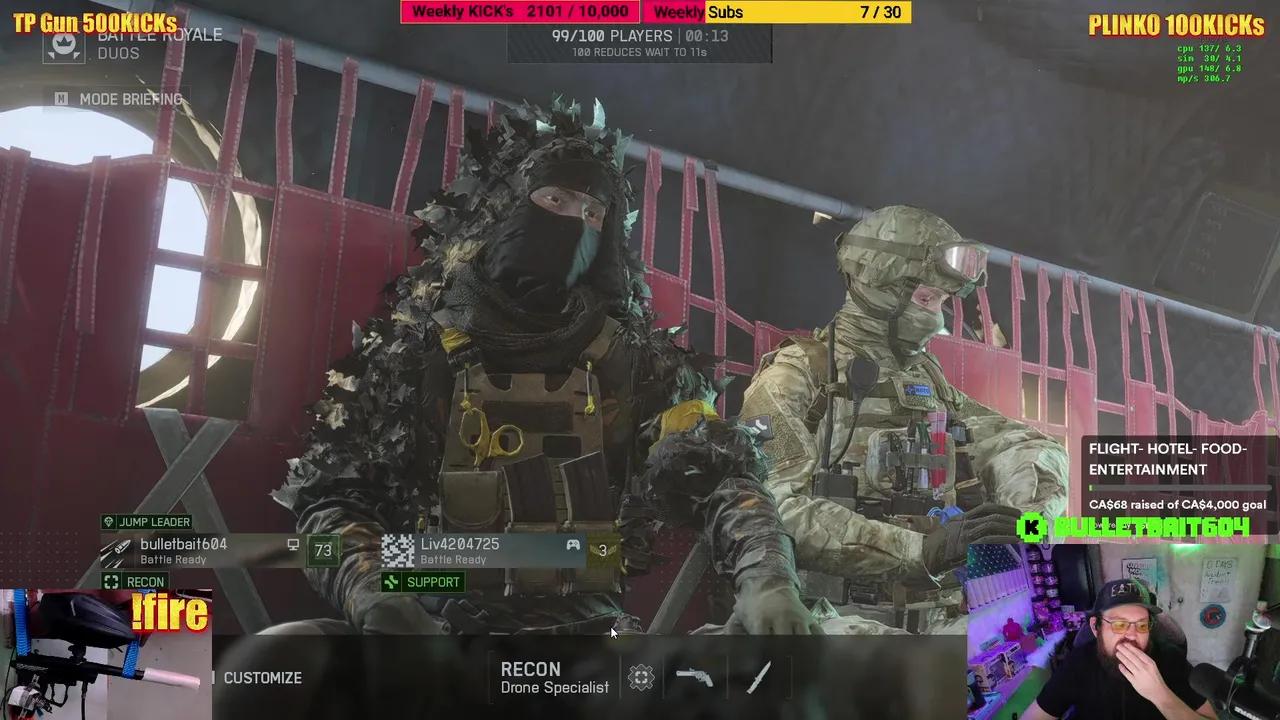
Task: Select the Recon drone gadget icon
Action: (x=640, y=676)
